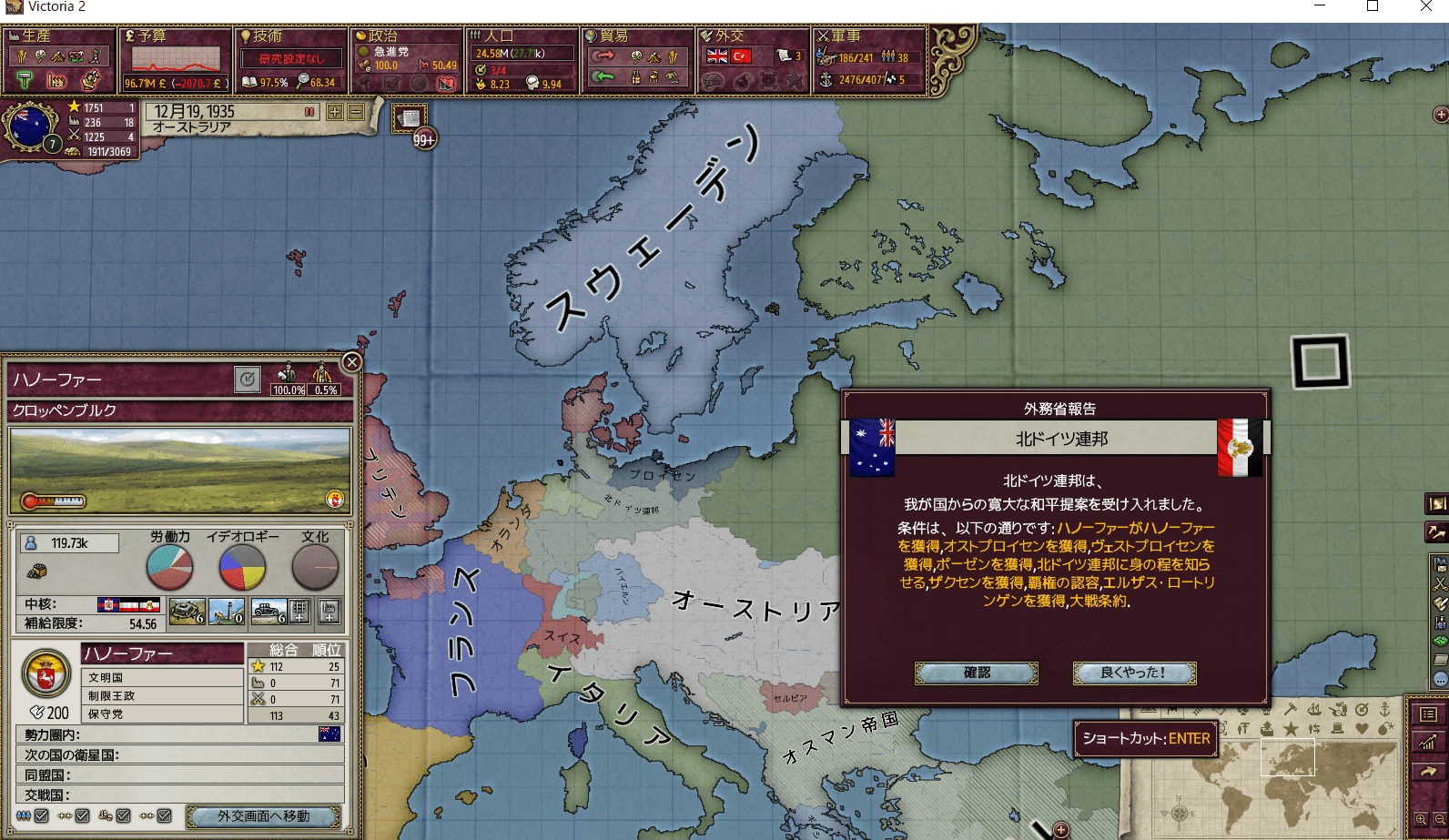Close the ハノーファー province panel
The width and height of the screenshot is (1449, 840).
(352, 362)
